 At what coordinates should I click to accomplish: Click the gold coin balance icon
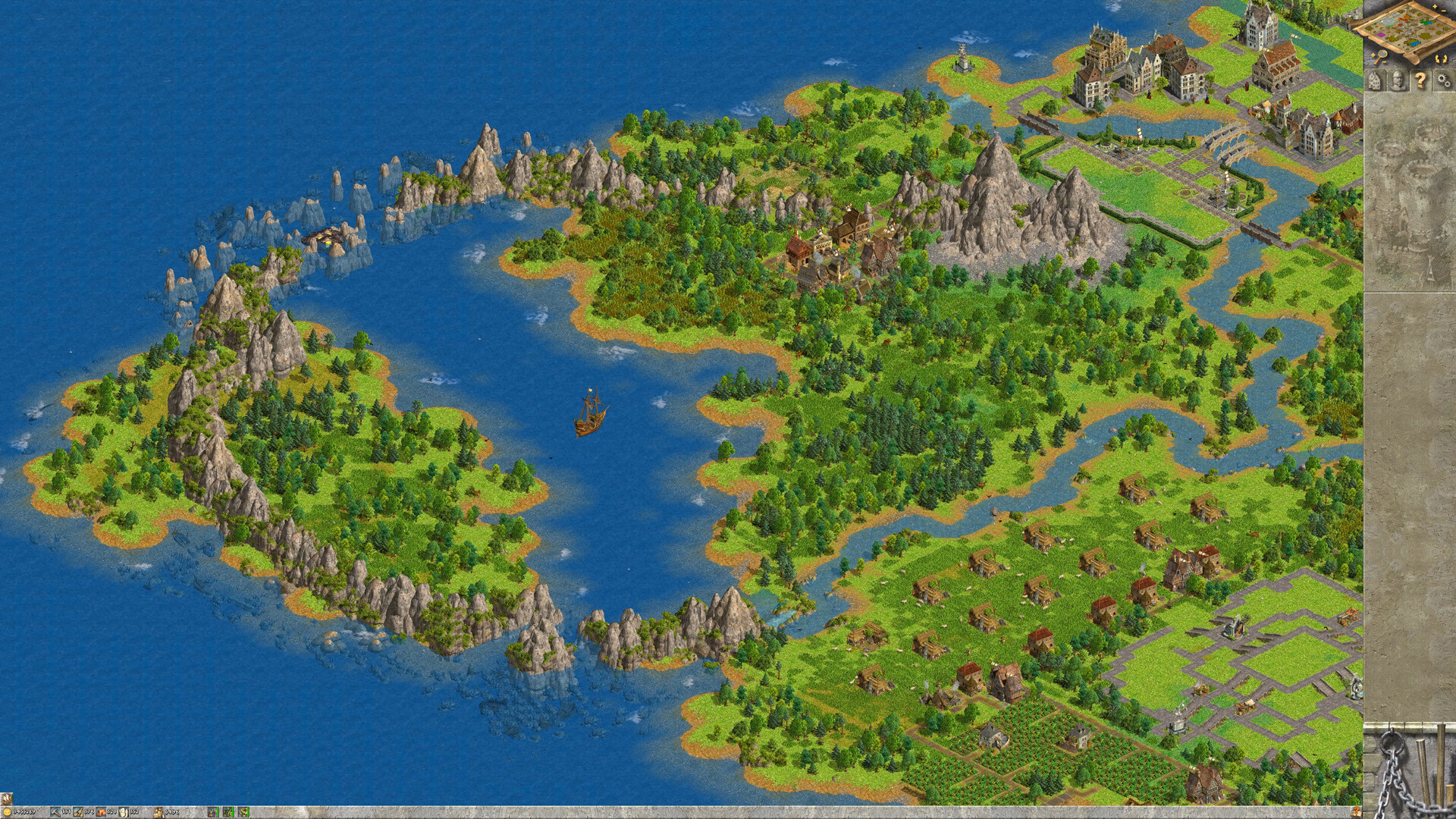click(7, 812)
